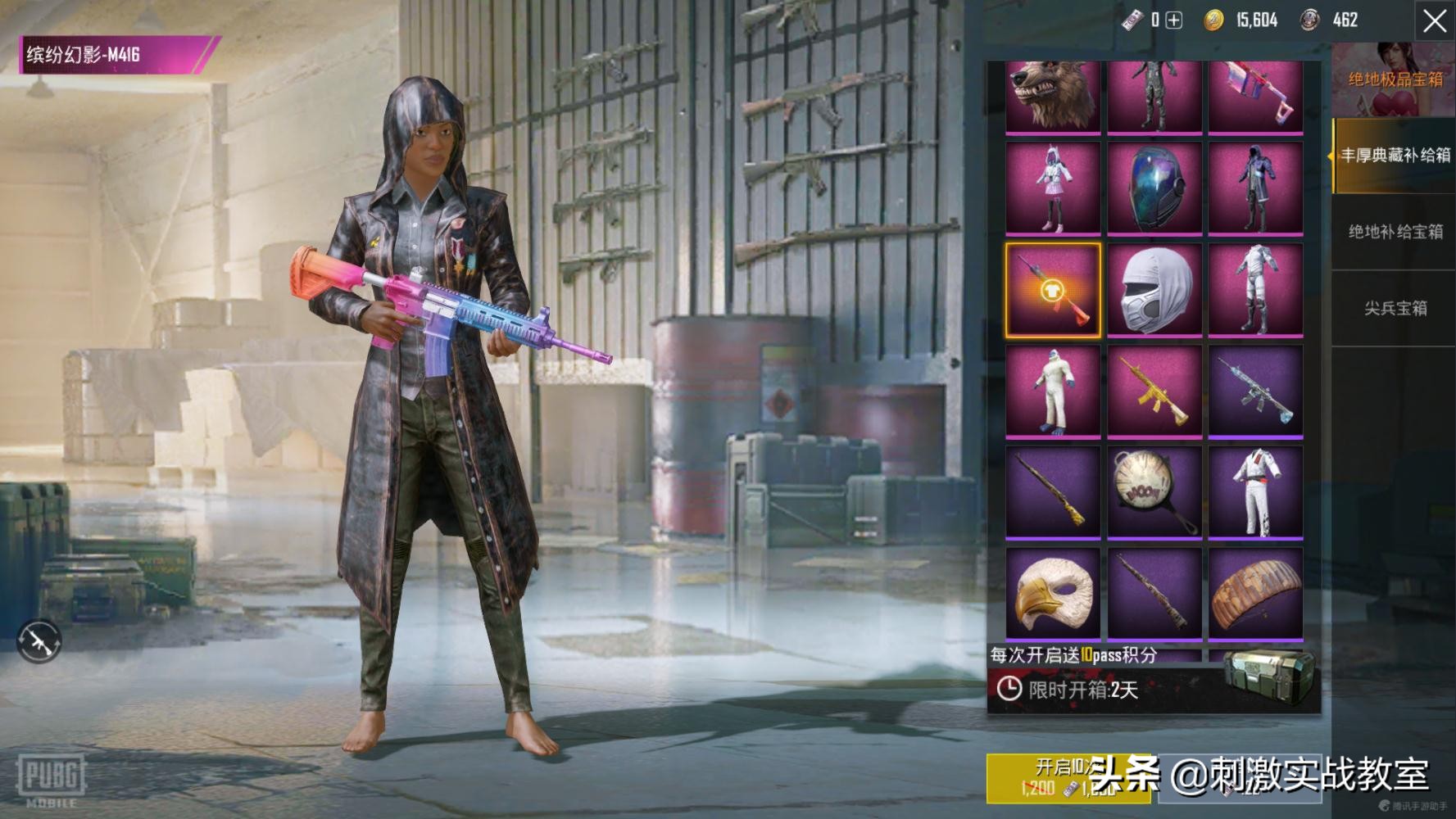The height and width of the screenshot is (819, 1456).
Task: Preview the galaxy helmet item
Action: pos(1154,188)
